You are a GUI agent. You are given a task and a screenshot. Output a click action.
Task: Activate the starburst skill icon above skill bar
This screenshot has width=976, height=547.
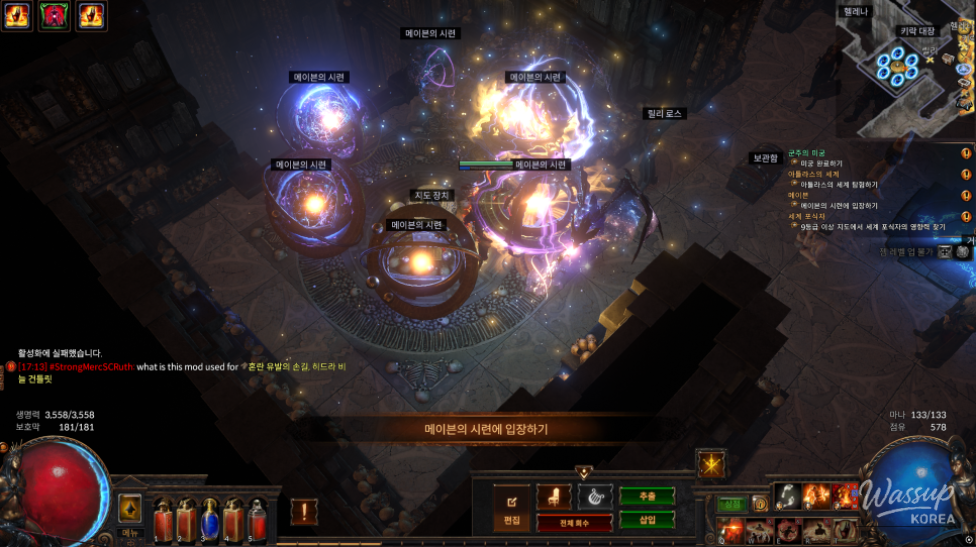(x=711, y=464)
